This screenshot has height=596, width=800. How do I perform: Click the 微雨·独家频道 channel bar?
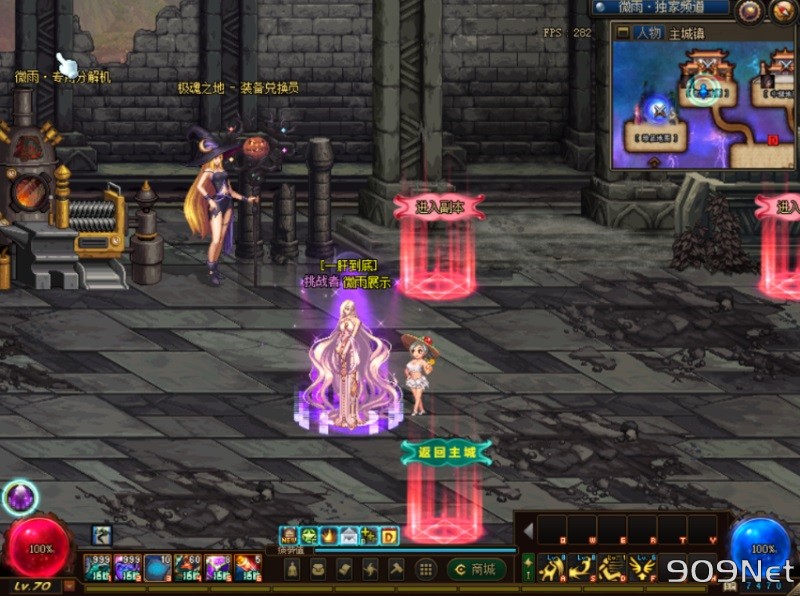coord(660,8)
